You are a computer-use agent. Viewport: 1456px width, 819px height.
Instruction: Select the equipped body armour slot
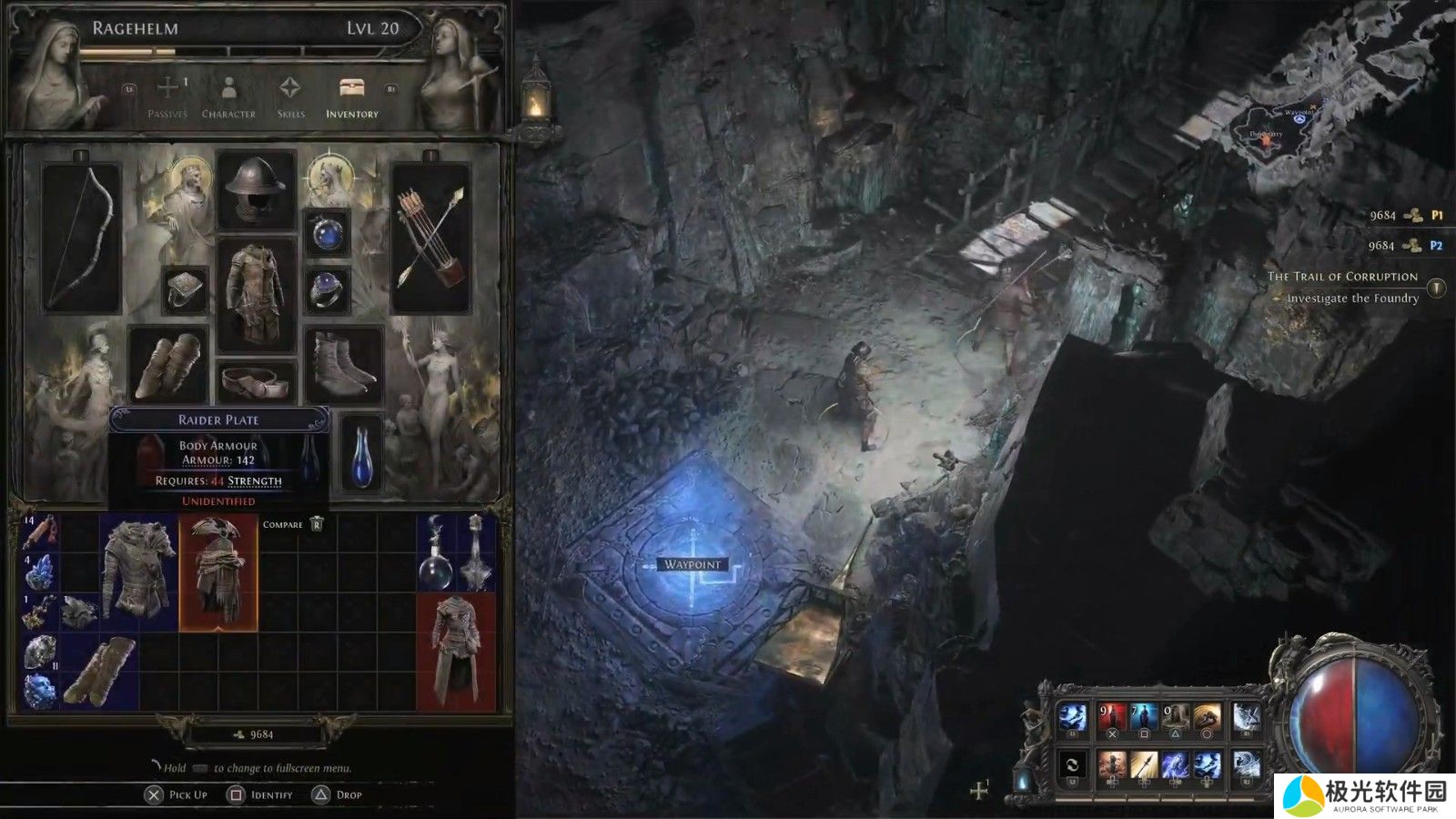[257, 294]
